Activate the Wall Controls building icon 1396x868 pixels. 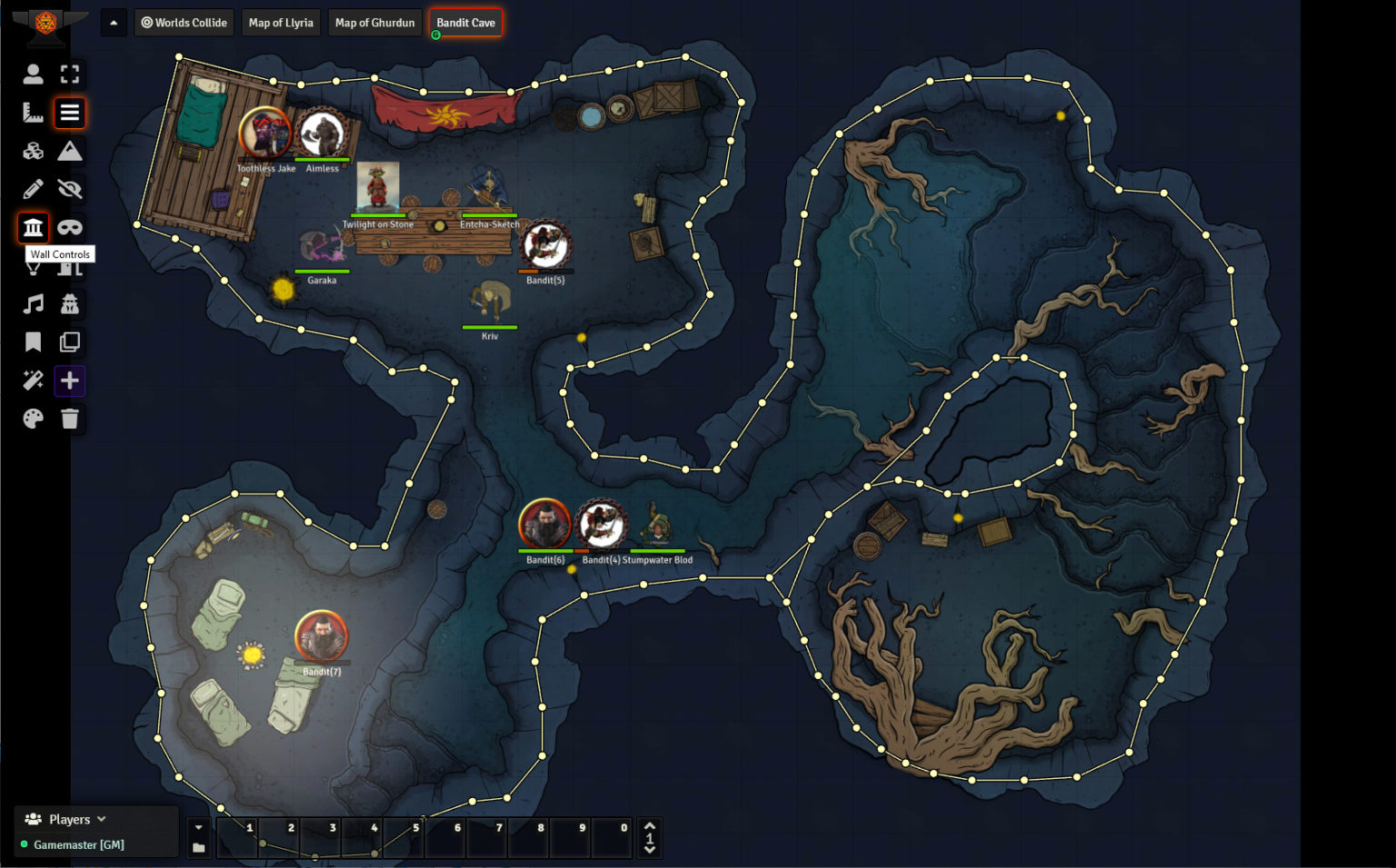33,227
